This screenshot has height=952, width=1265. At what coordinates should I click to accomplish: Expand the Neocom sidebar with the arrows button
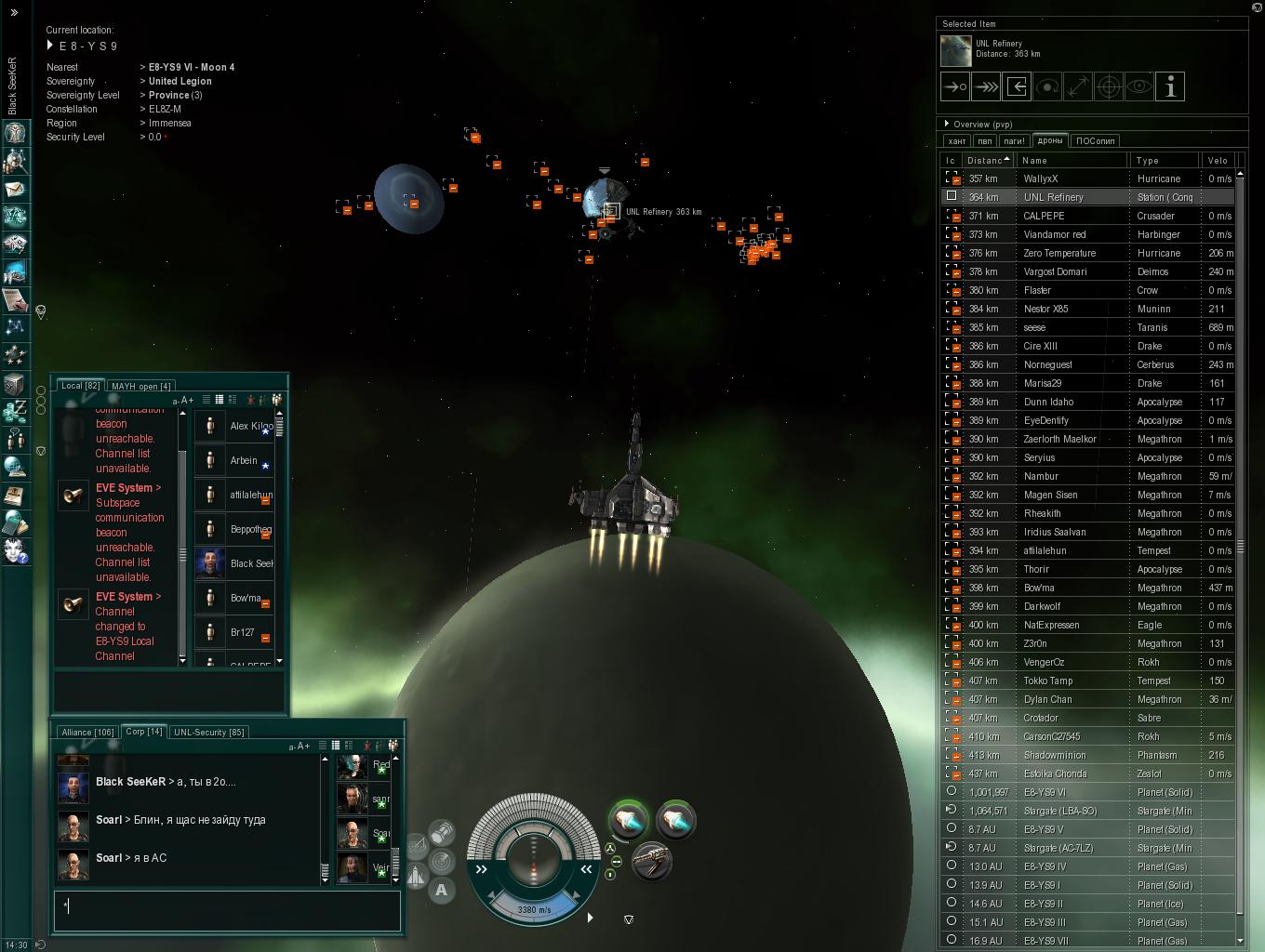coord(14,12)
